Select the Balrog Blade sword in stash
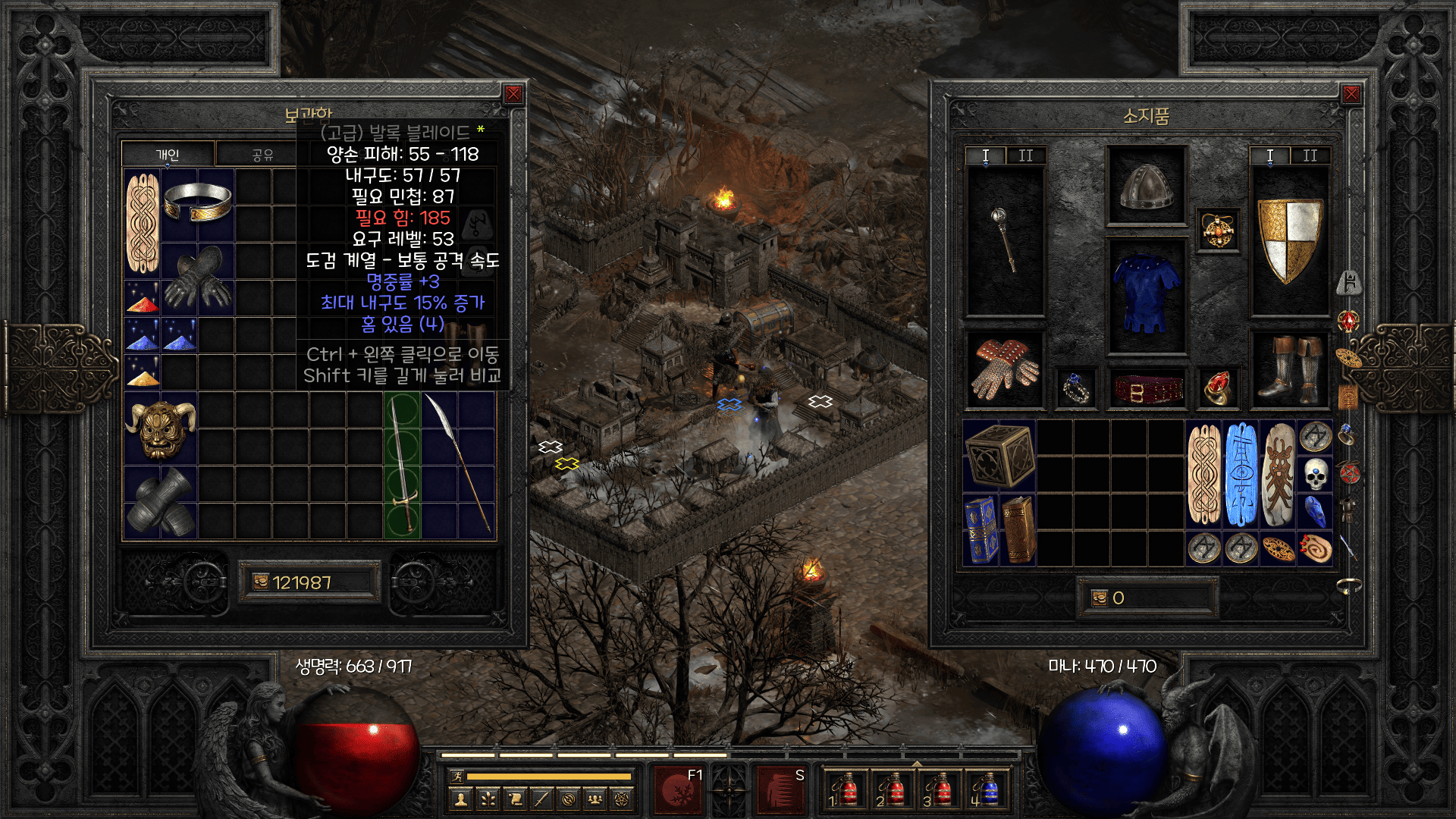This screenshot has height=819, width=1456. click(402, 464)
